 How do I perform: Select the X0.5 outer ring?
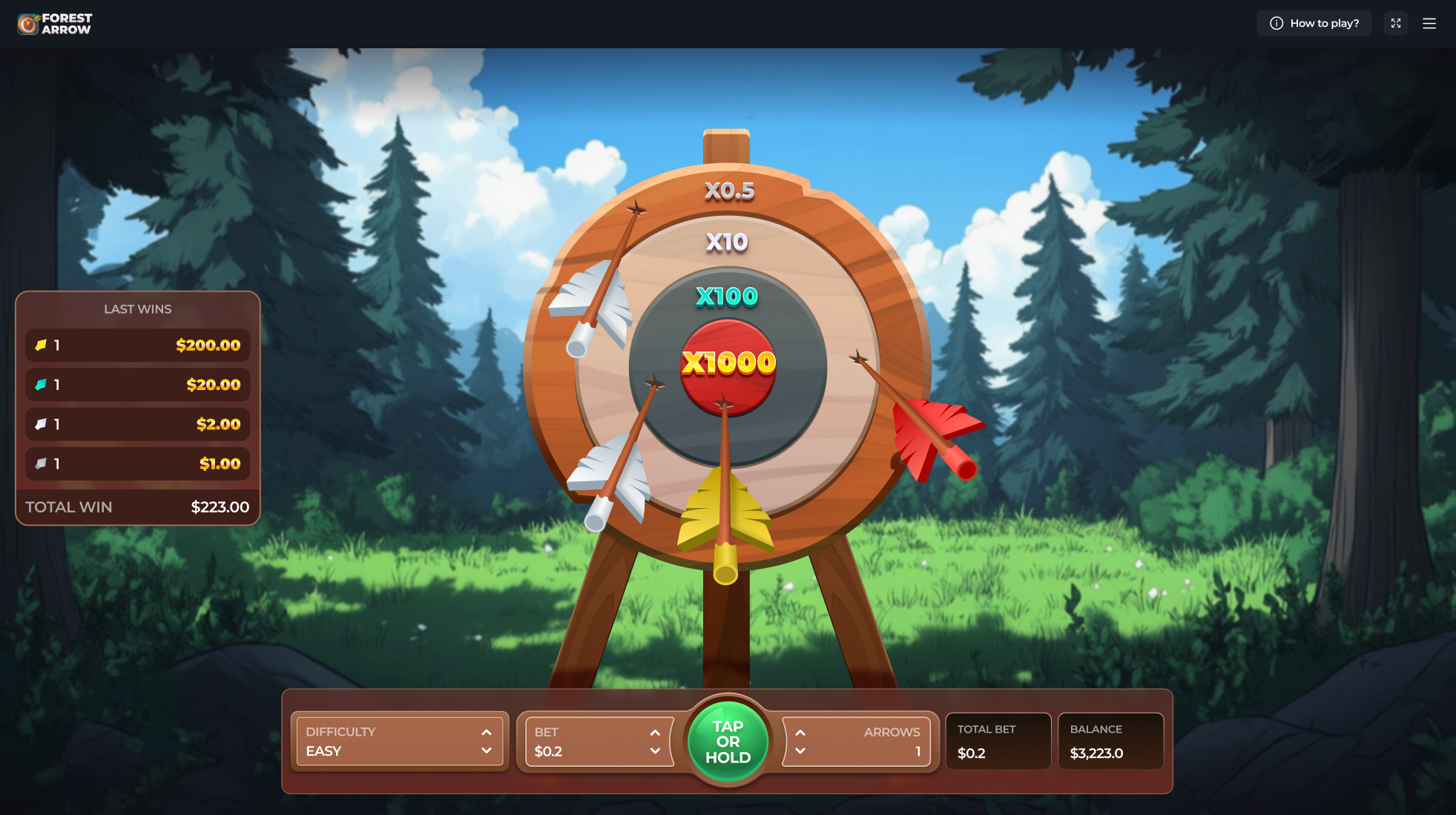pos(728,191)
